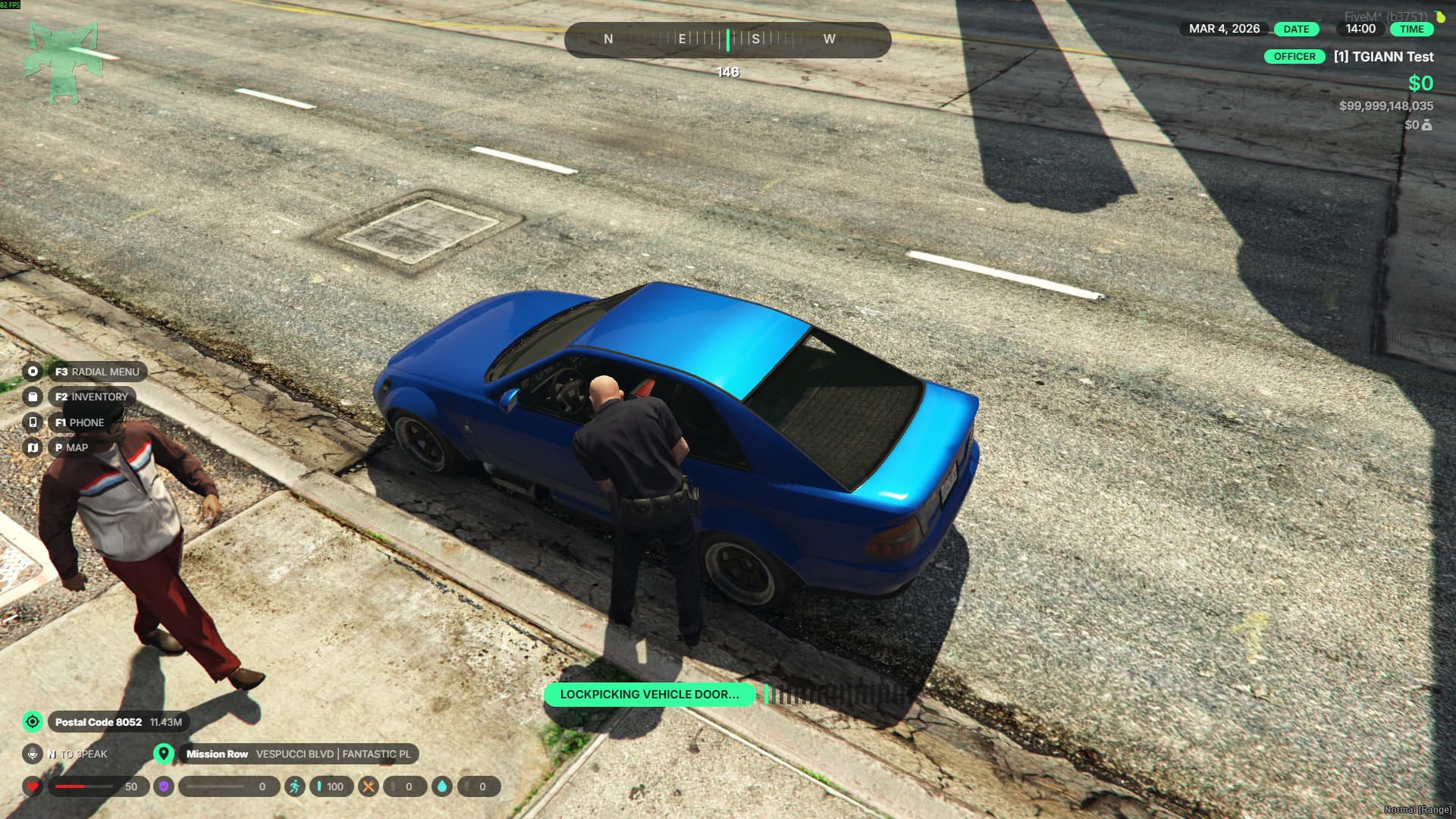Select the orange fork-and-knife hunger icon

(368, 786)
